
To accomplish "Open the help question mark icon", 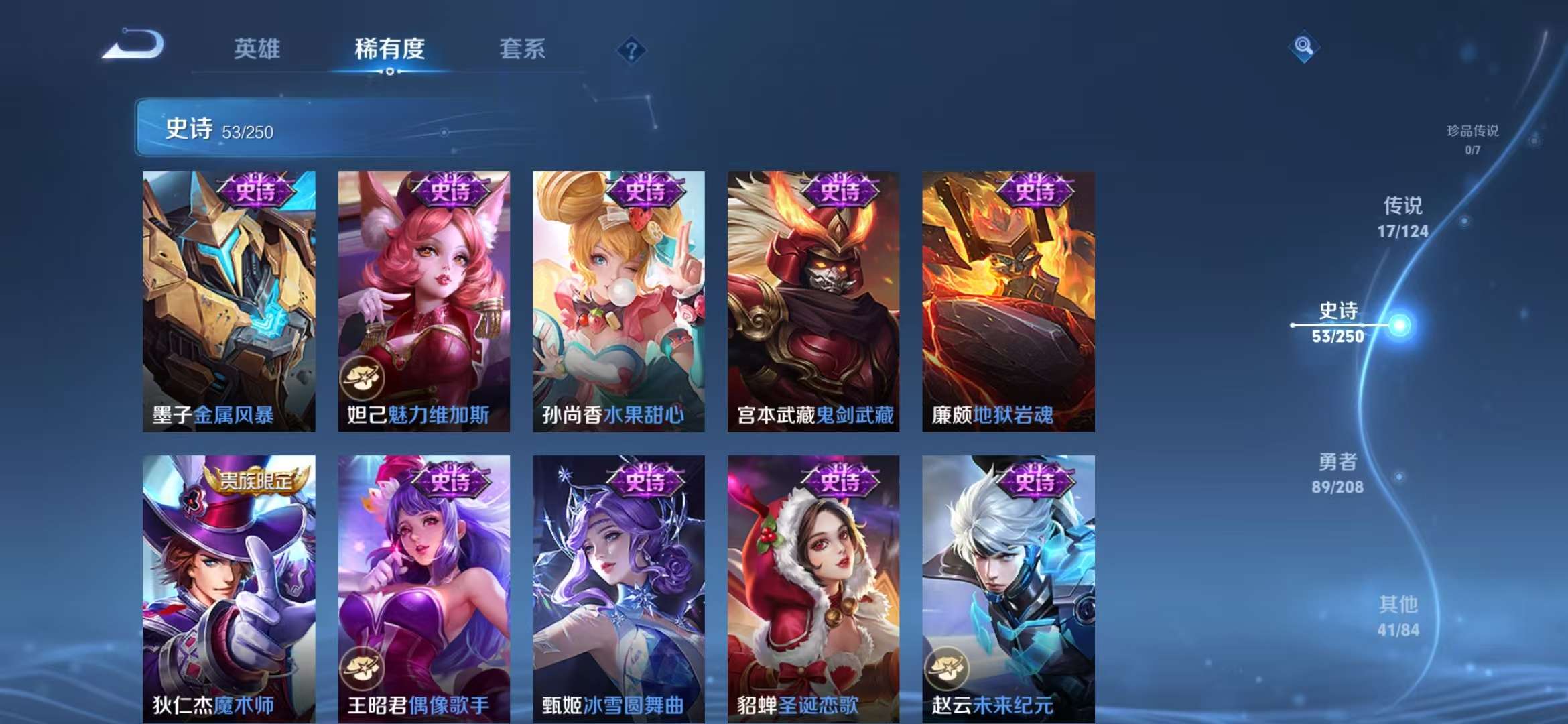I will (631, 50).
